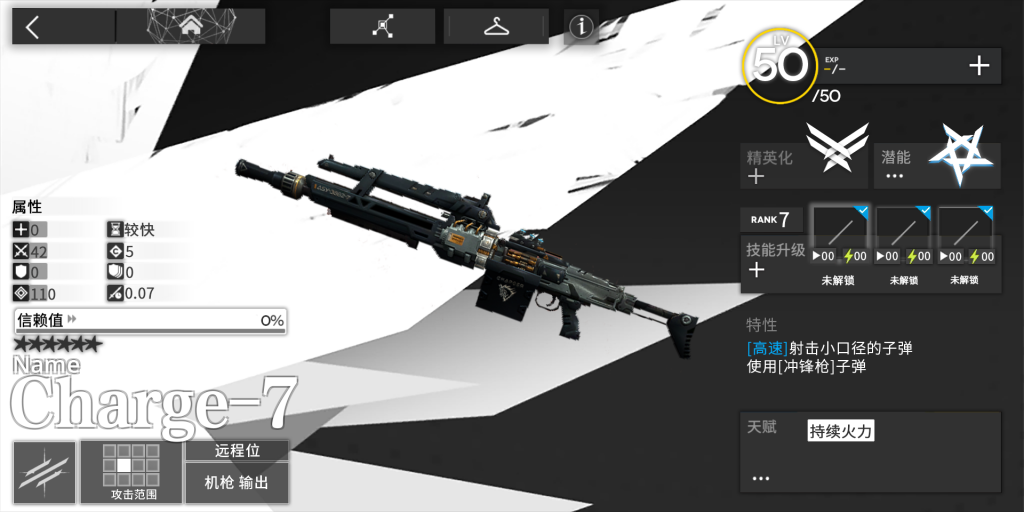Click the claw-mark class icon
The width and height of the screenshot is (1024, 512).
click(x=45, y=472)
